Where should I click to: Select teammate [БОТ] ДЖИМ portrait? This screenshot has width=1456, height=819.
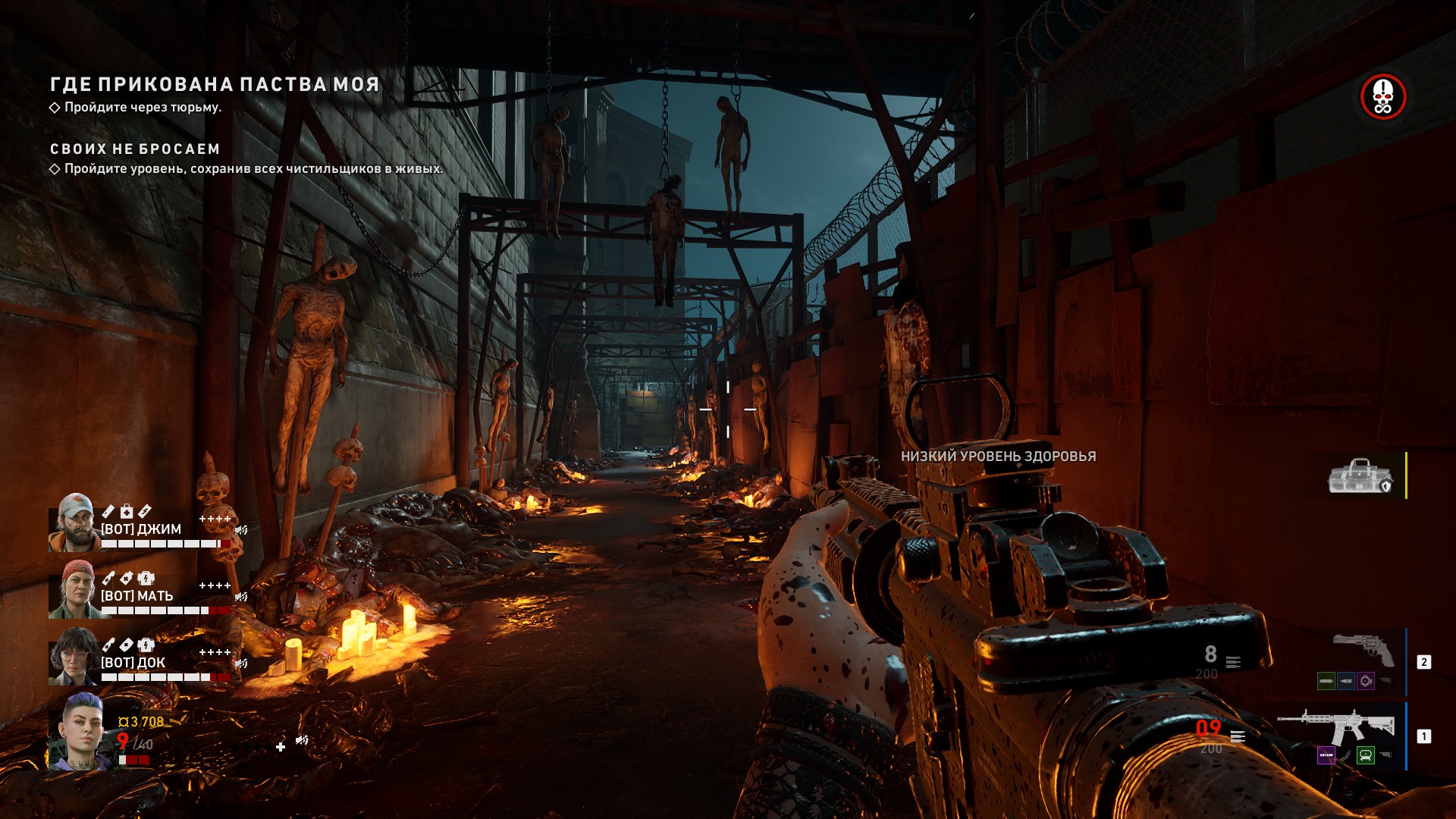[74, 522]
